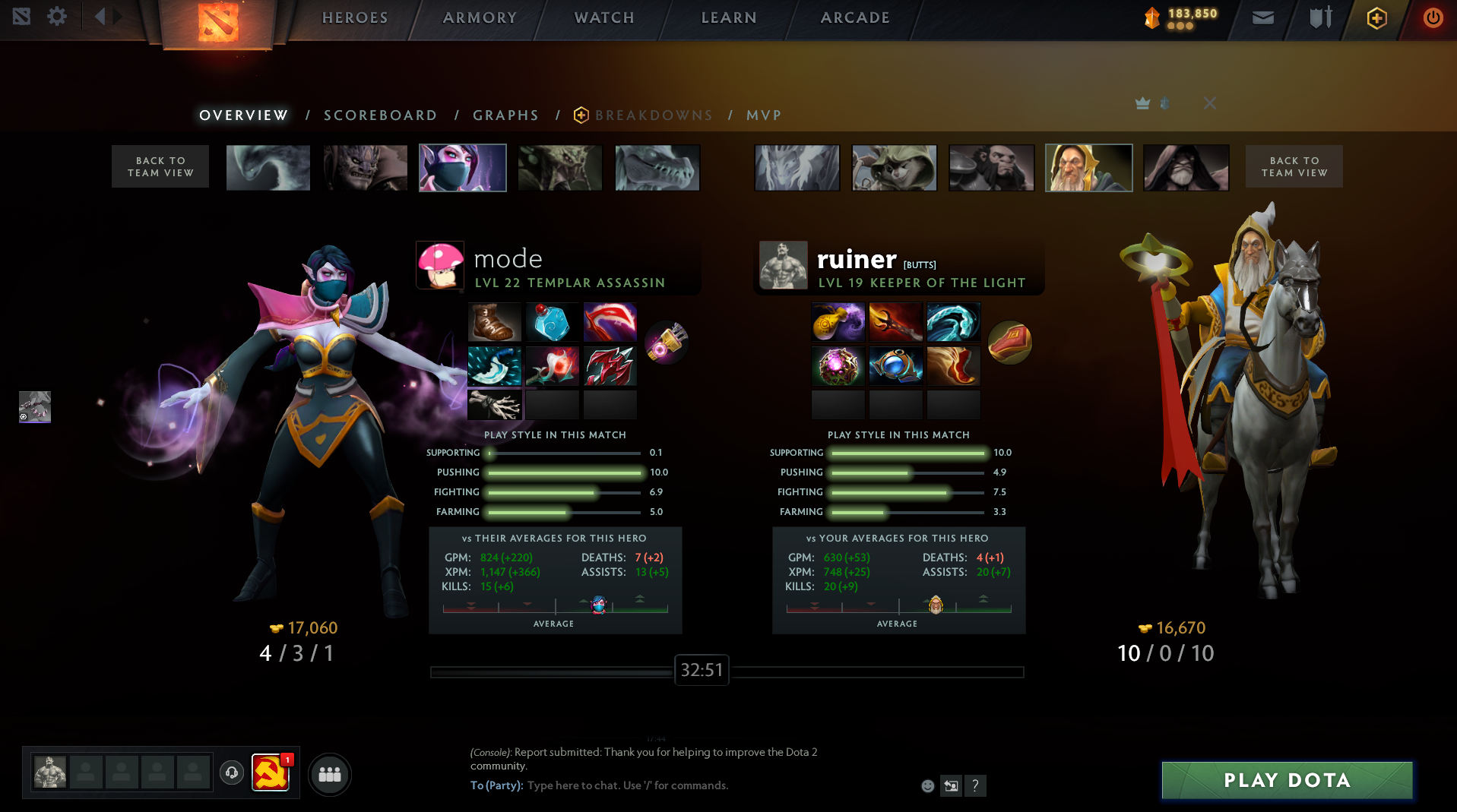Select the Templar Assassin hero portrait
Screen dimensions: 1457x812
pyautogui.click(x=462, y=168)
